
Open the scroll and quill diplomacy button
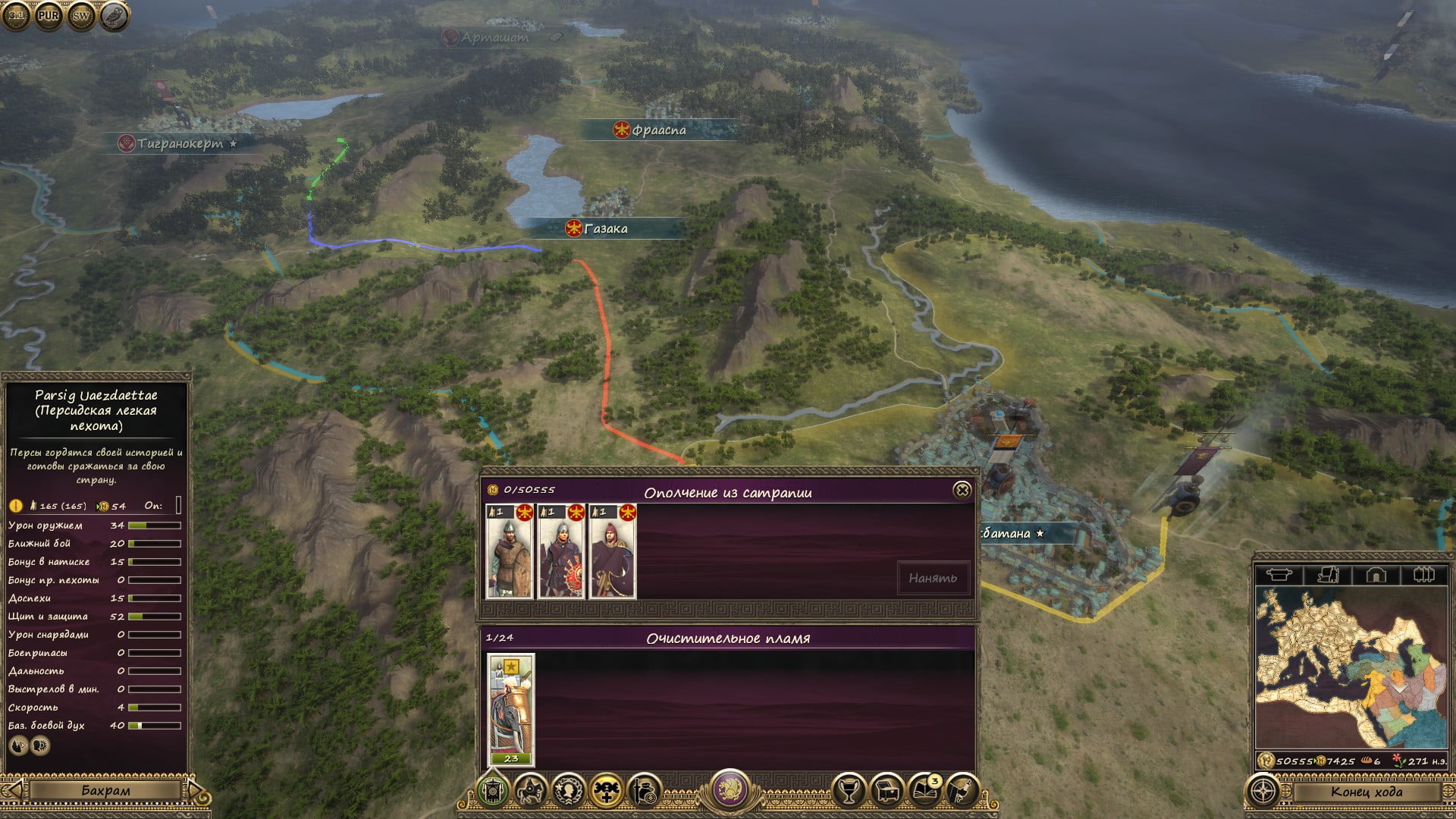tap(962, 792)
